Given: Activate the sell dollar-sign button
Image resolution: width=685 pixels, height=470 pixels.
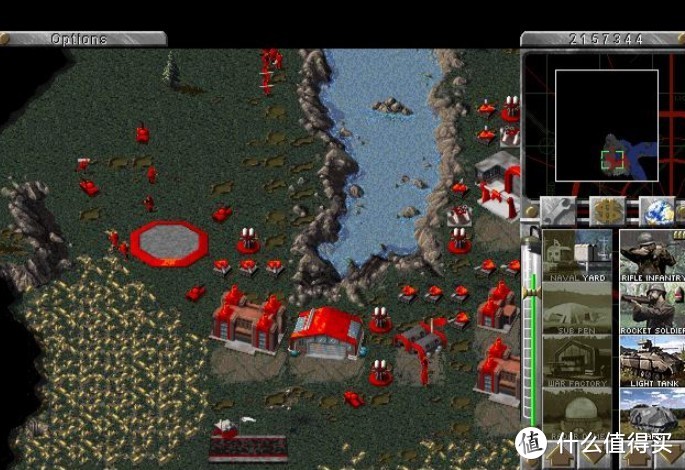Looking at the screenshot, I should pyautogui.click(x=606, y=210).
